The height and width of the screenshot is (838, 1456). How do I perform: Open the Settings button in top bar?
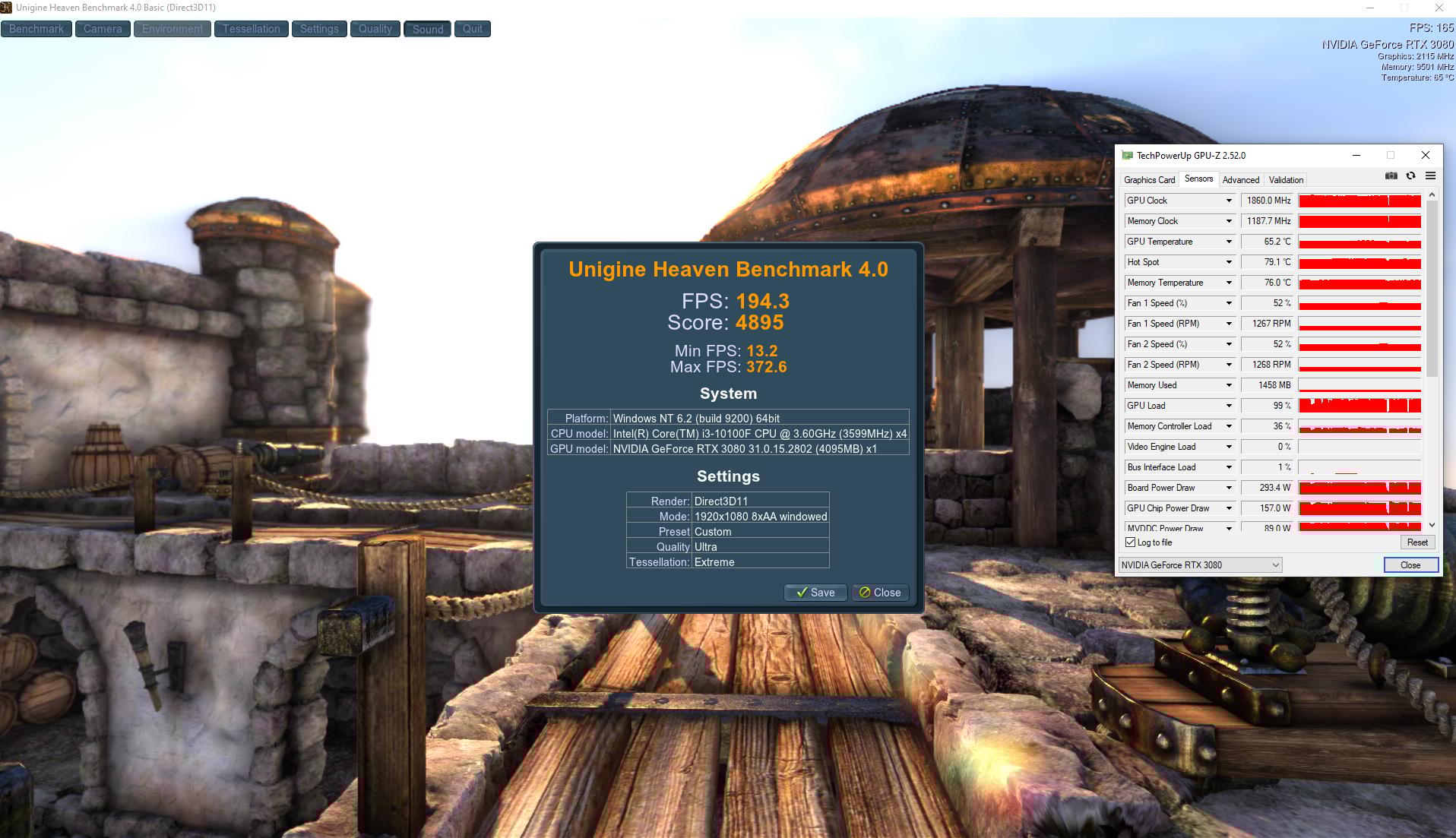pos(319,29)
